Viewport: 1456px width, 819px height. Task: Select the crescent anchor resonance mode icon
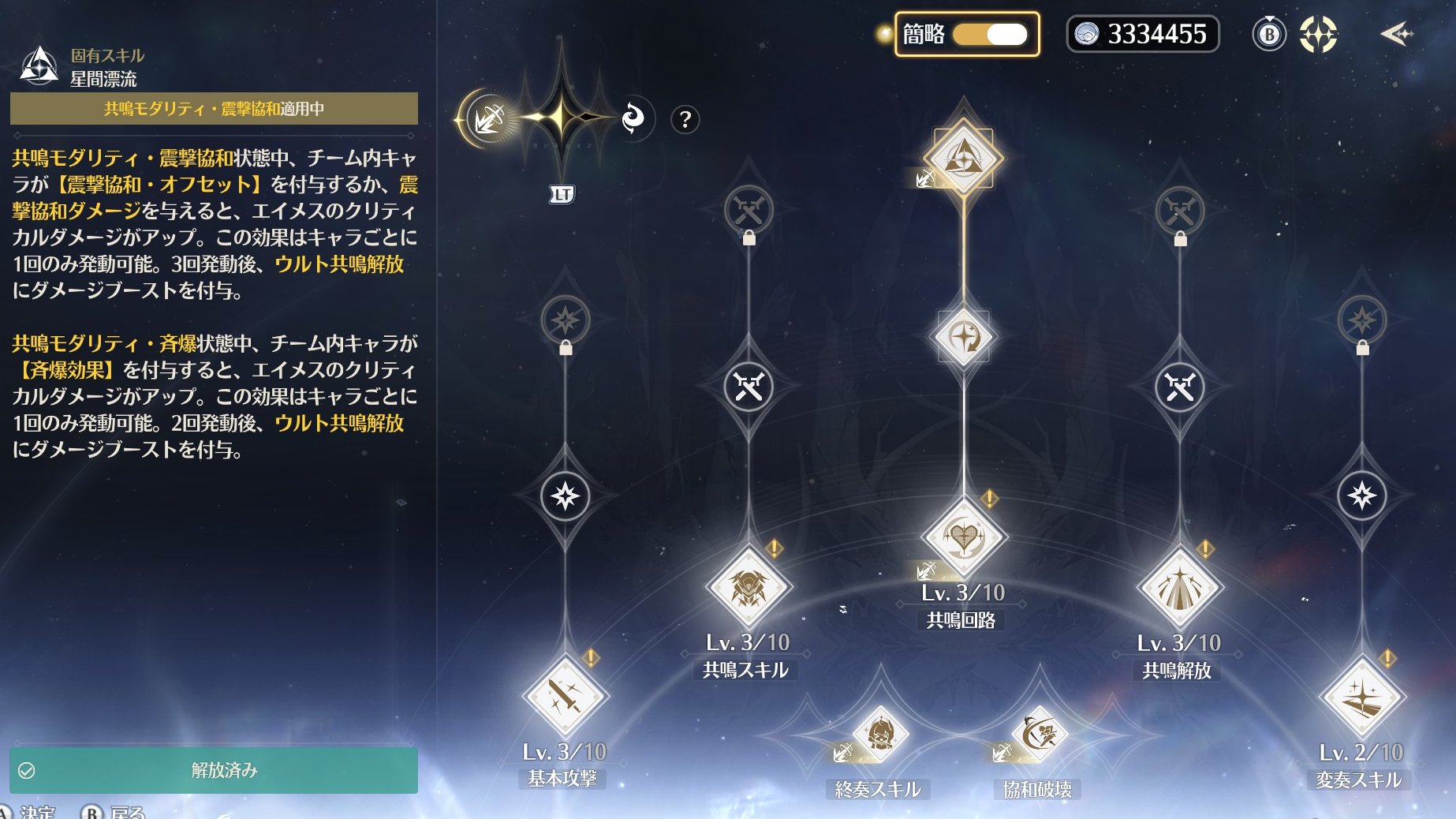tap(489, 119)
